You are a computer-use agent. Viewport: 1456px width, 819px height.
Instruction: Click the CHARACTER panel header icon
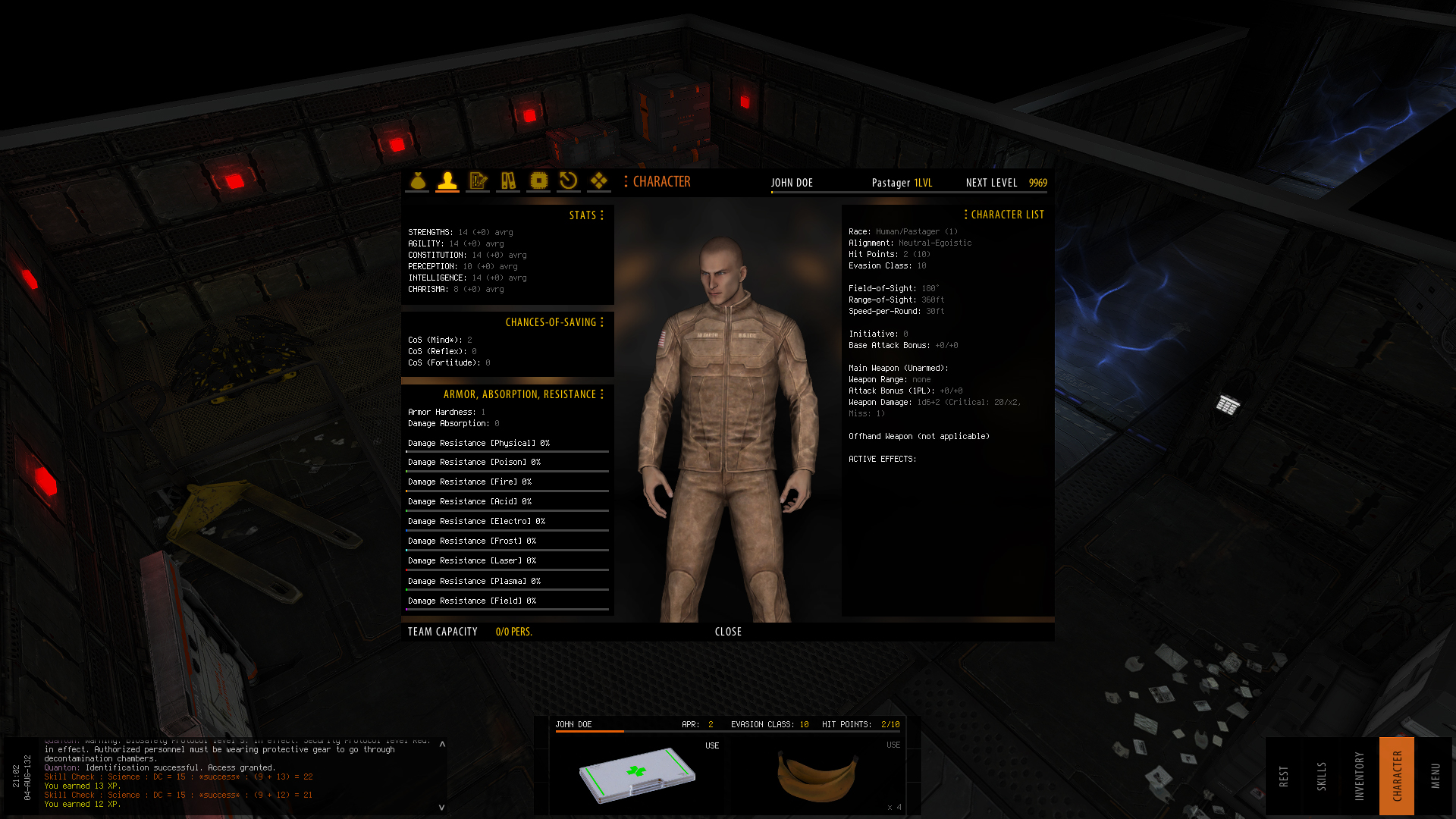pos(626,182)
